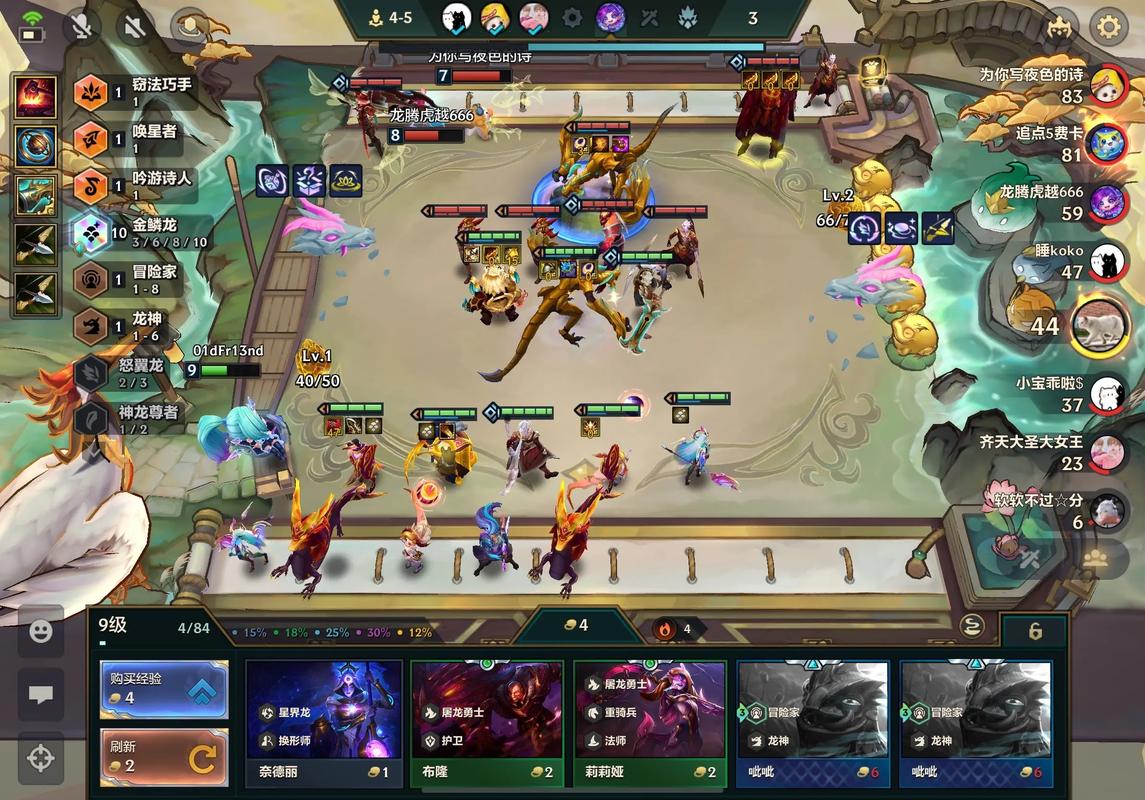Open the emote smiley face button
Image resolution: width=1145 pixels, height=800 pixels.
coord(41,631)
